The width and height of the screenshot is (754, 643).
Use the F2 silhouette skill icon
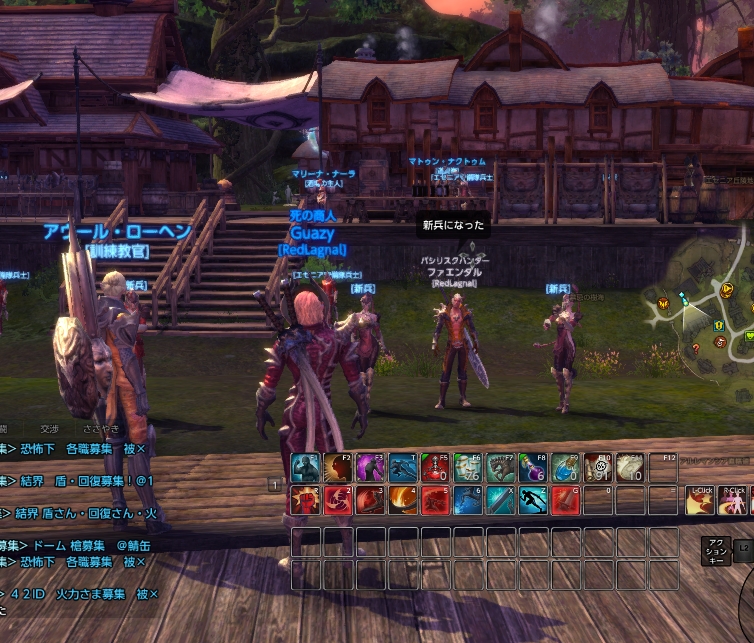click(x=338, y=467)
